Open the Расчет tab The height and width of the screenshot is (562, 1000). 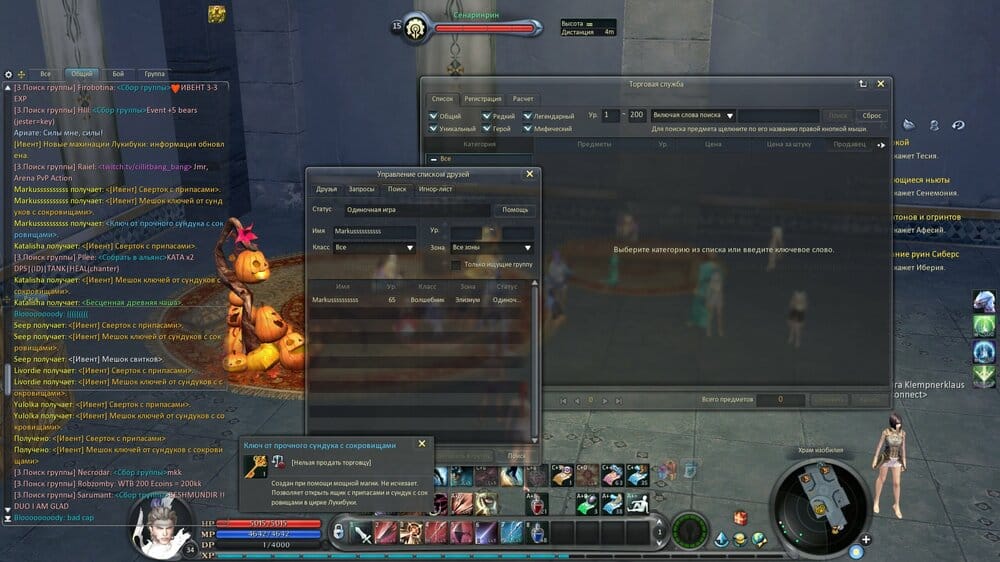(522, 99)
